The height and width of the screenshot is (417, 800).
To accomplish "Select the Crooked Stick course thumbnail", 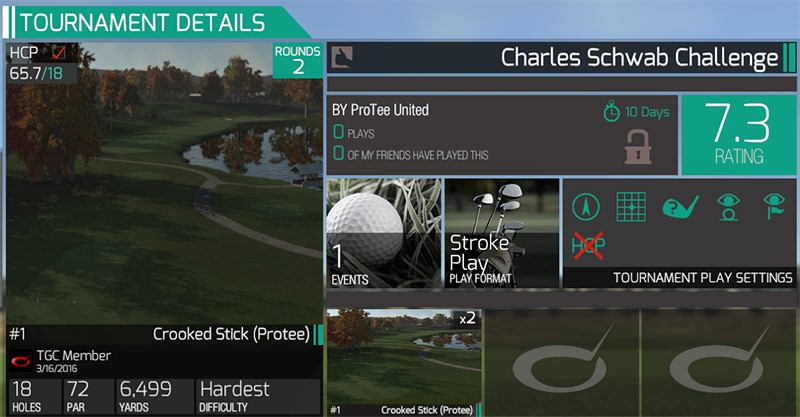I will click(x=402, y=362).
